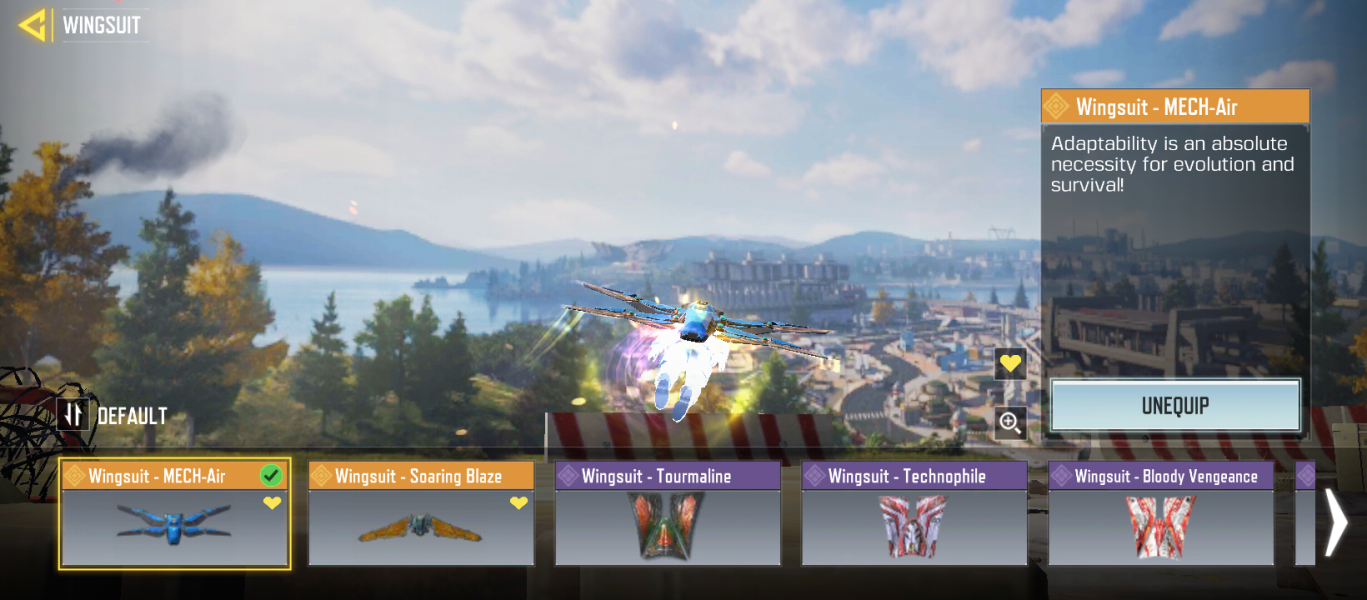Go back using the yellow arrow
Image resolution: width=1367 pixels, height=600 pixels.
pyautogui.click(x=33, y=25)
